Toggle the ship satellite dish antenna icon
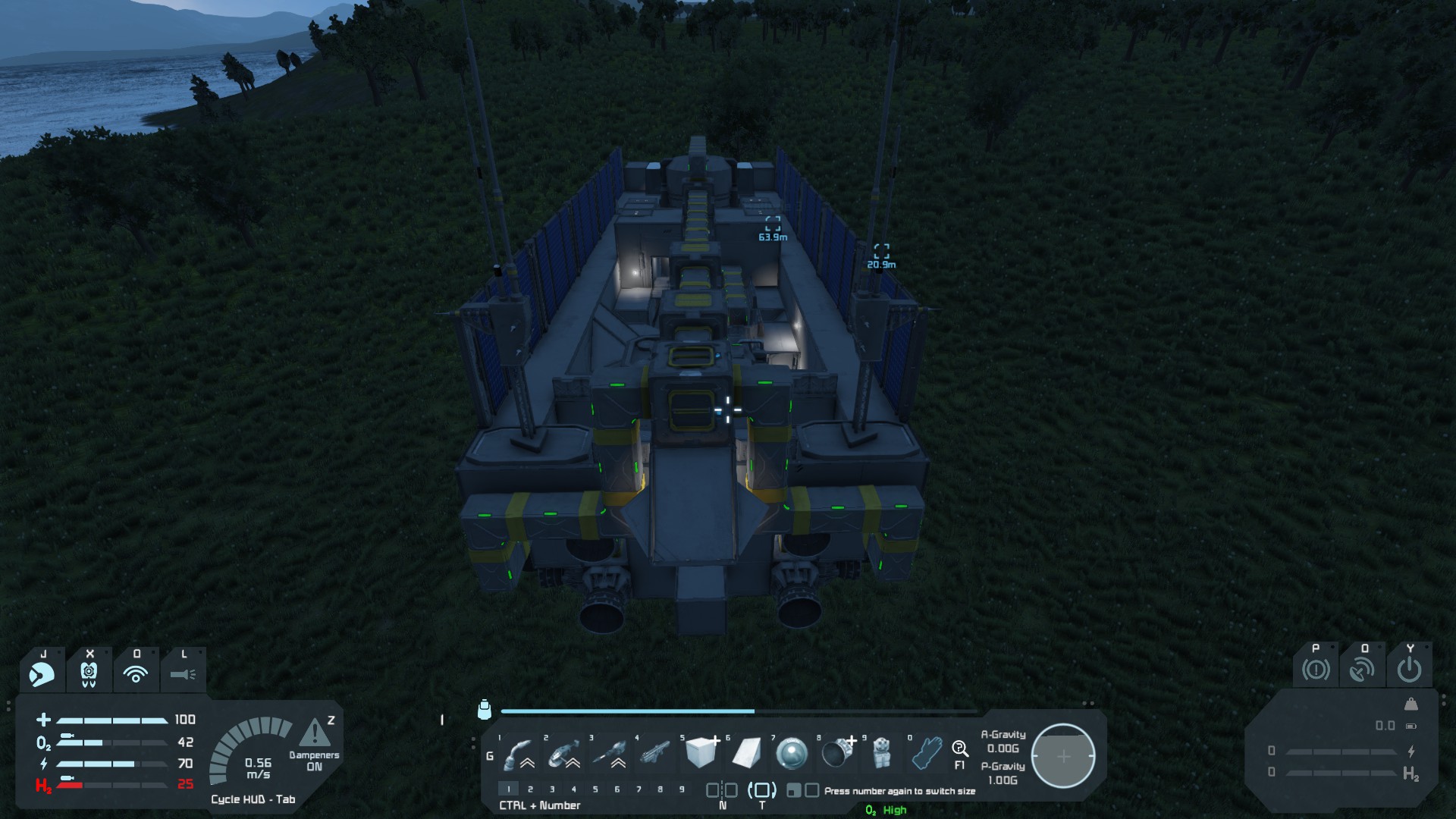 click(x=1363, y=670)
